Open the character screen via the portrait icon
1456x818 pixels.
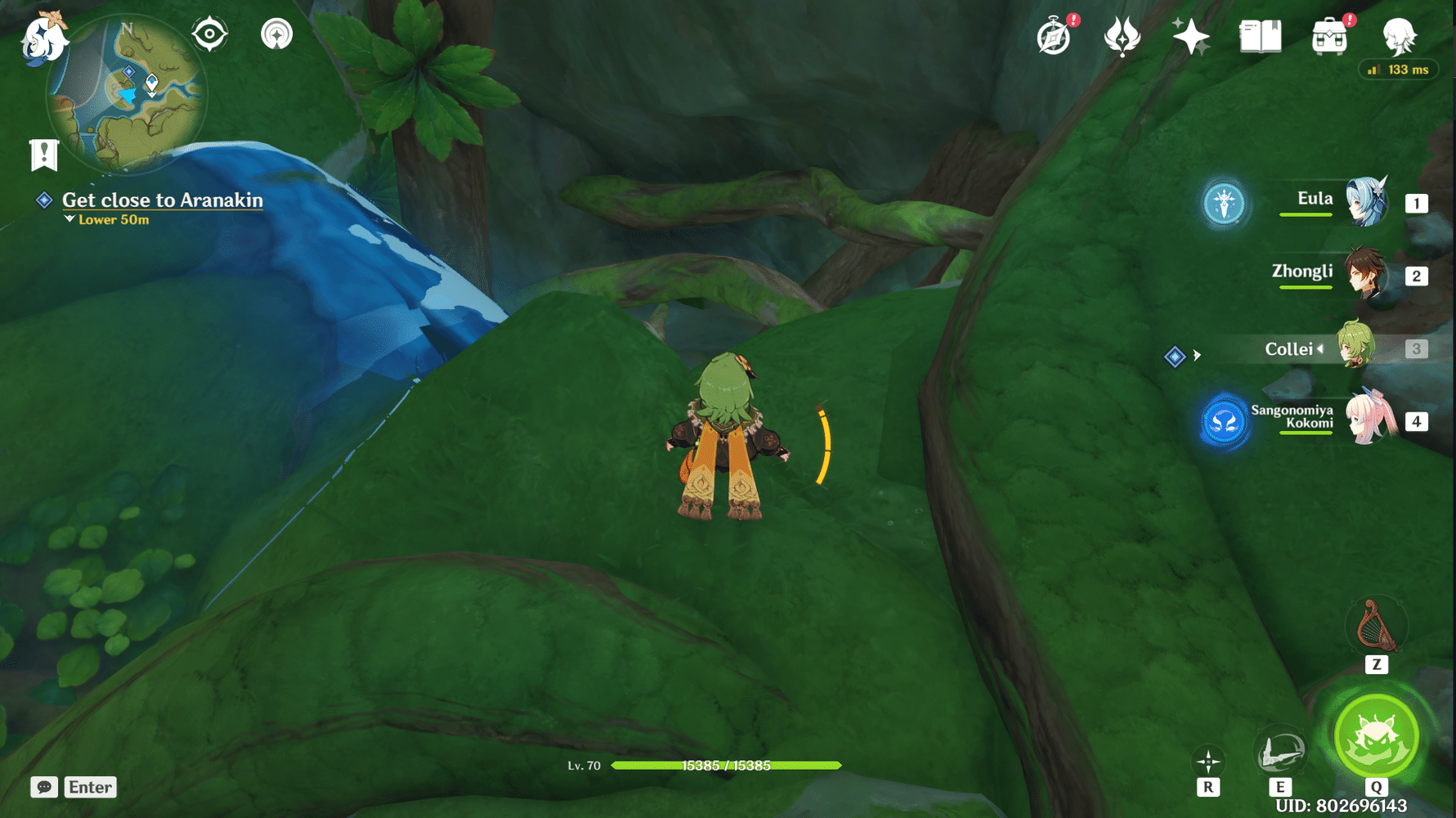point(1400,36)
